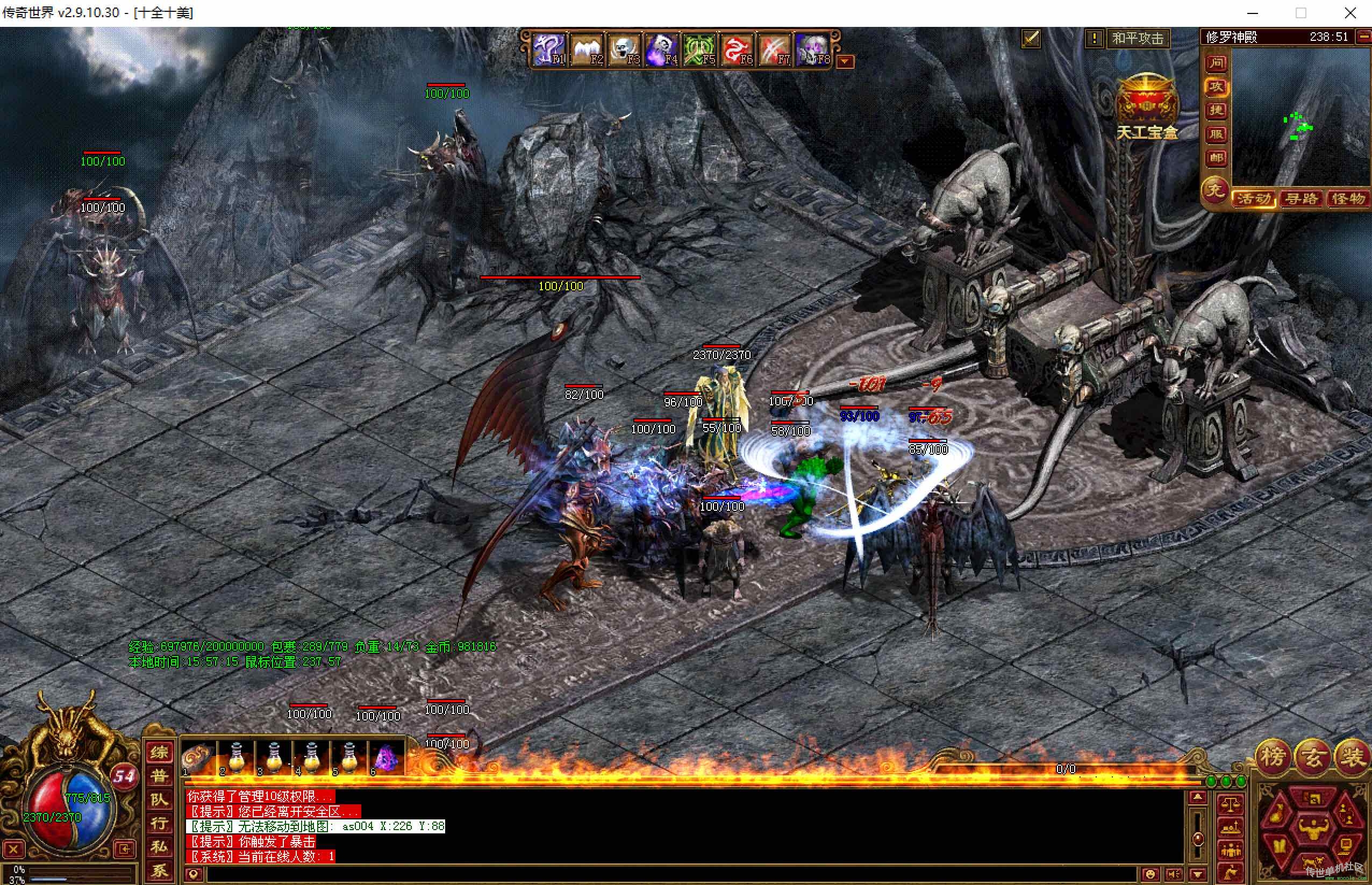Open the 邮 mail button
Screen dimensions: 1372x885
(1216, 158)
